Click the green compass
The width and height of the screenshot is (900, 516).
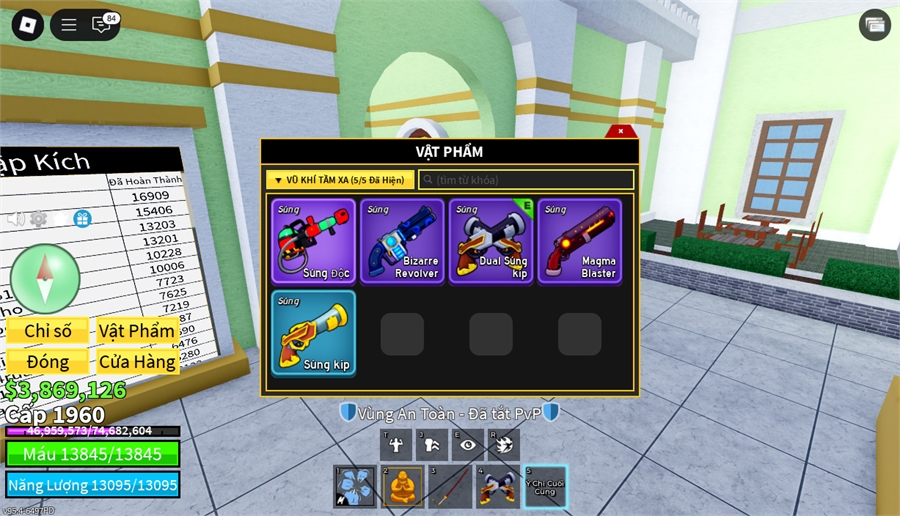45,277
